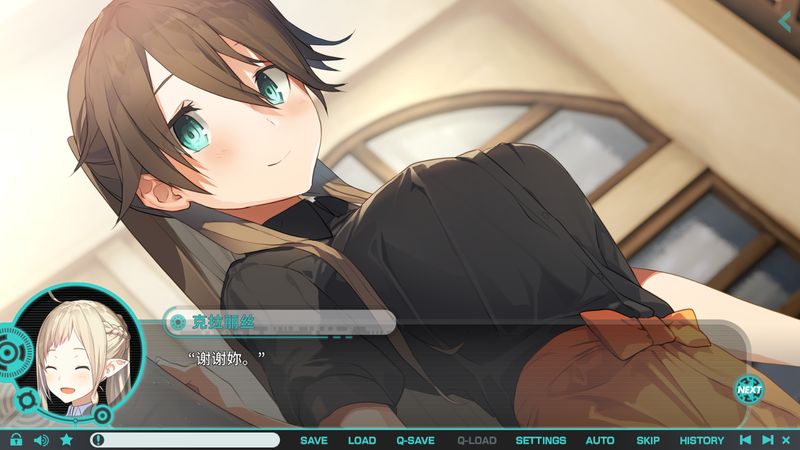Open the LOAD menu

click(x=362, y=440)
